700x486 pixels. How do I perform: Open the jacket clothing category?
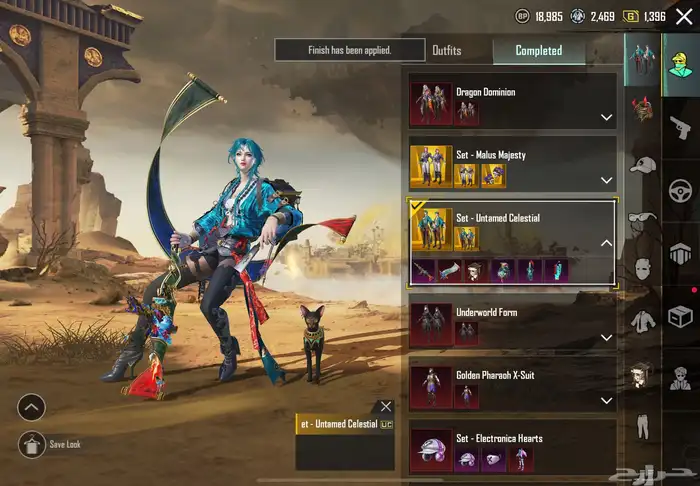pos(642,322)
